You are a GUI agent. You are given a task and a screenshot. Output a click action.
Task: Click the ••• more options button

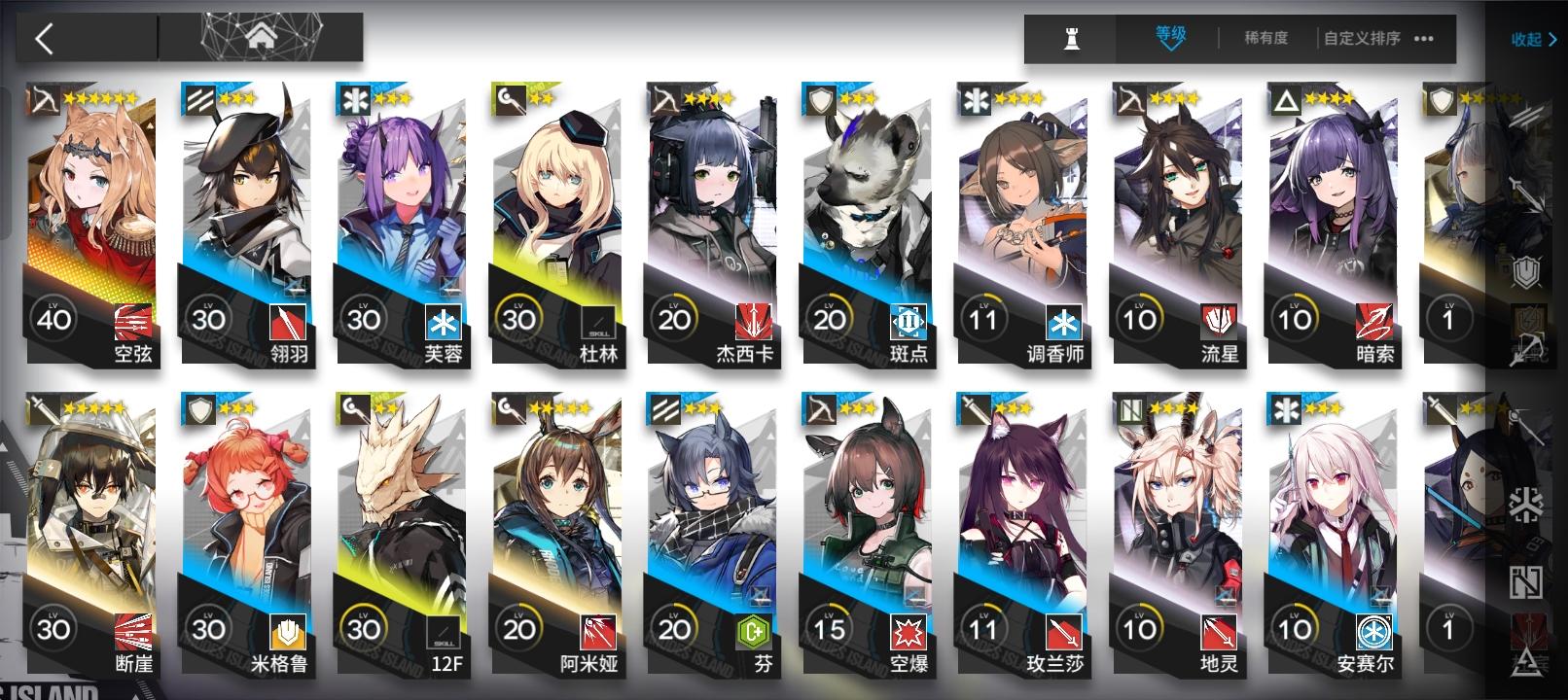coord(1422,40)
